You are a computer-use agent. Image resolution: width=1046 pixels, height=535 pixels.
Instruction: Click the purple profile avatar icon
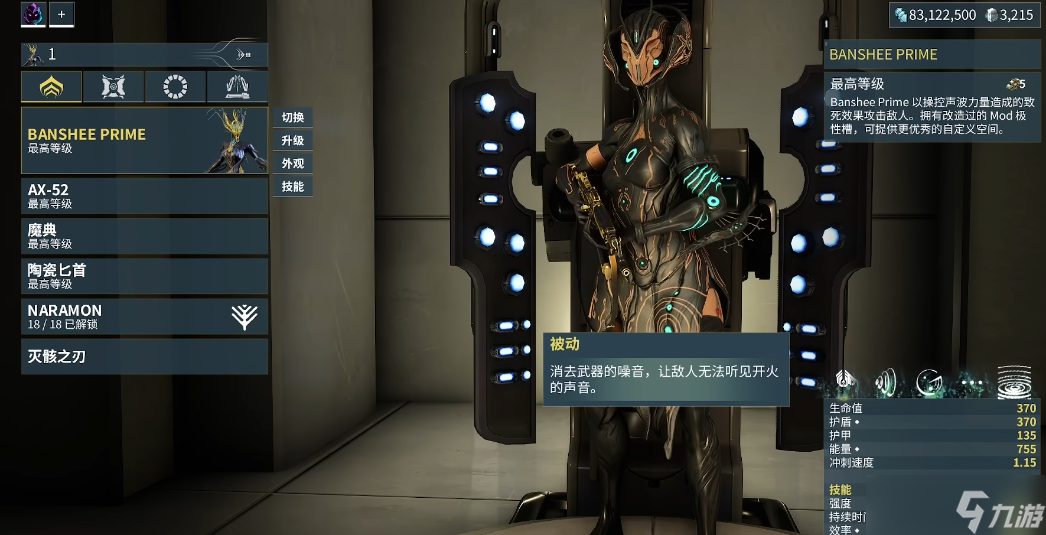[x=33, y=14]
